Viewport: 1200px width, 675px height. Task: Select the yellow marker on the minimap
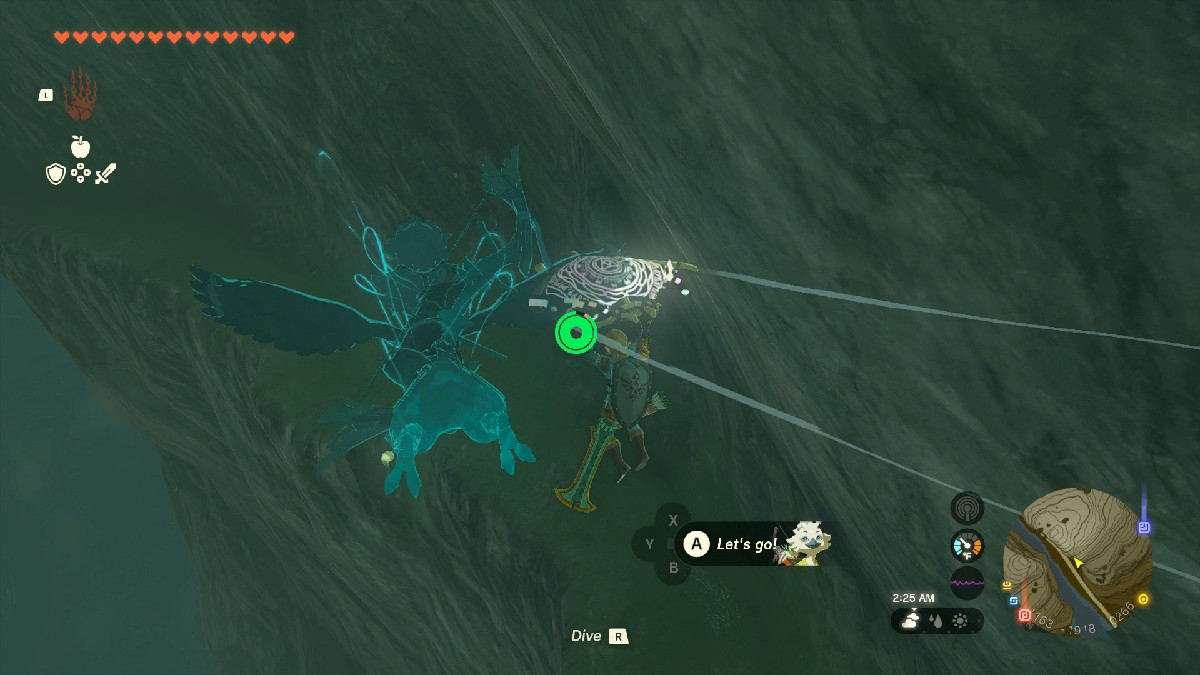click(x=1143, y=599)
